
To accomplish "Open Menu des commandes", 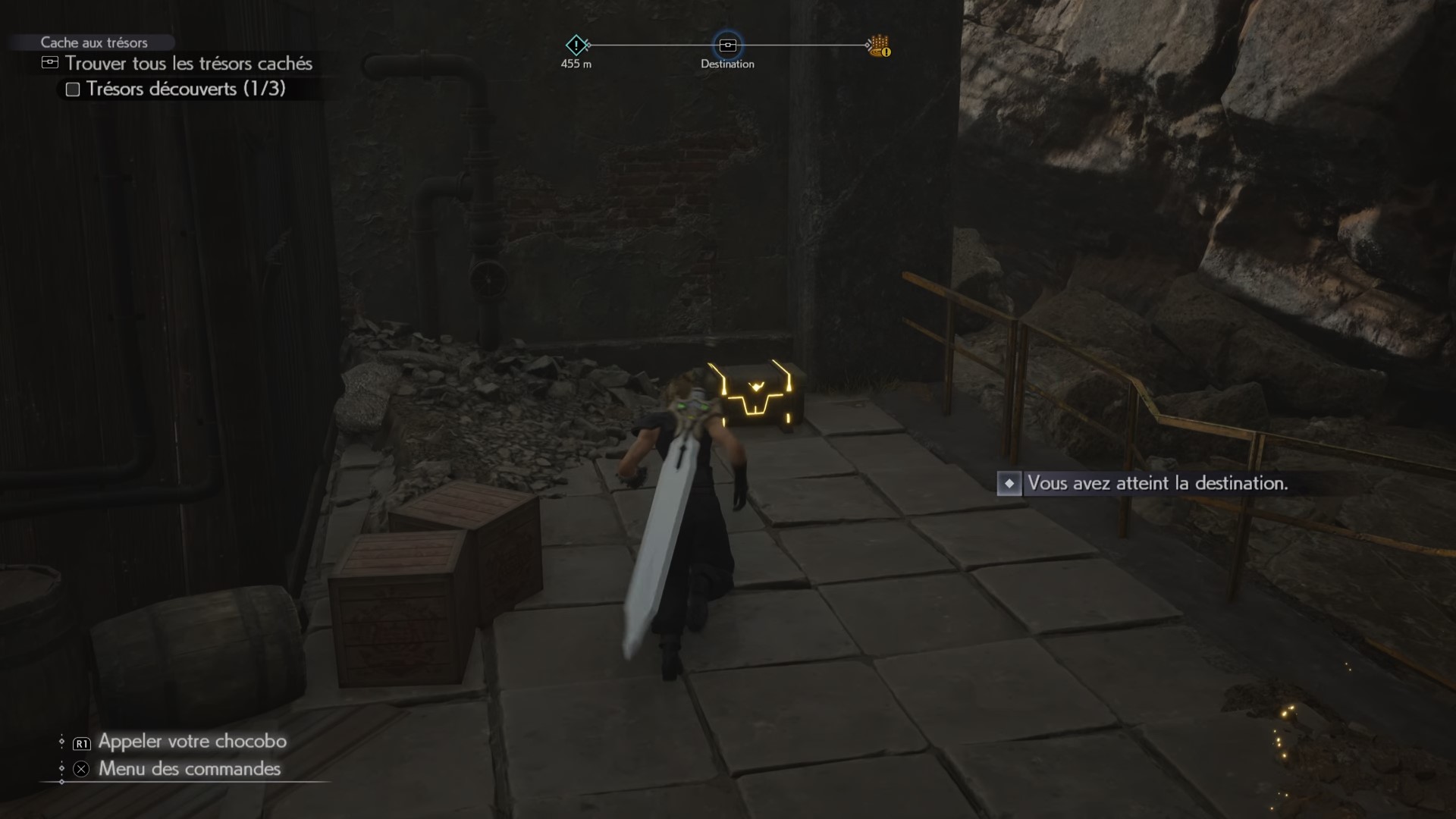I will (188, 769).
